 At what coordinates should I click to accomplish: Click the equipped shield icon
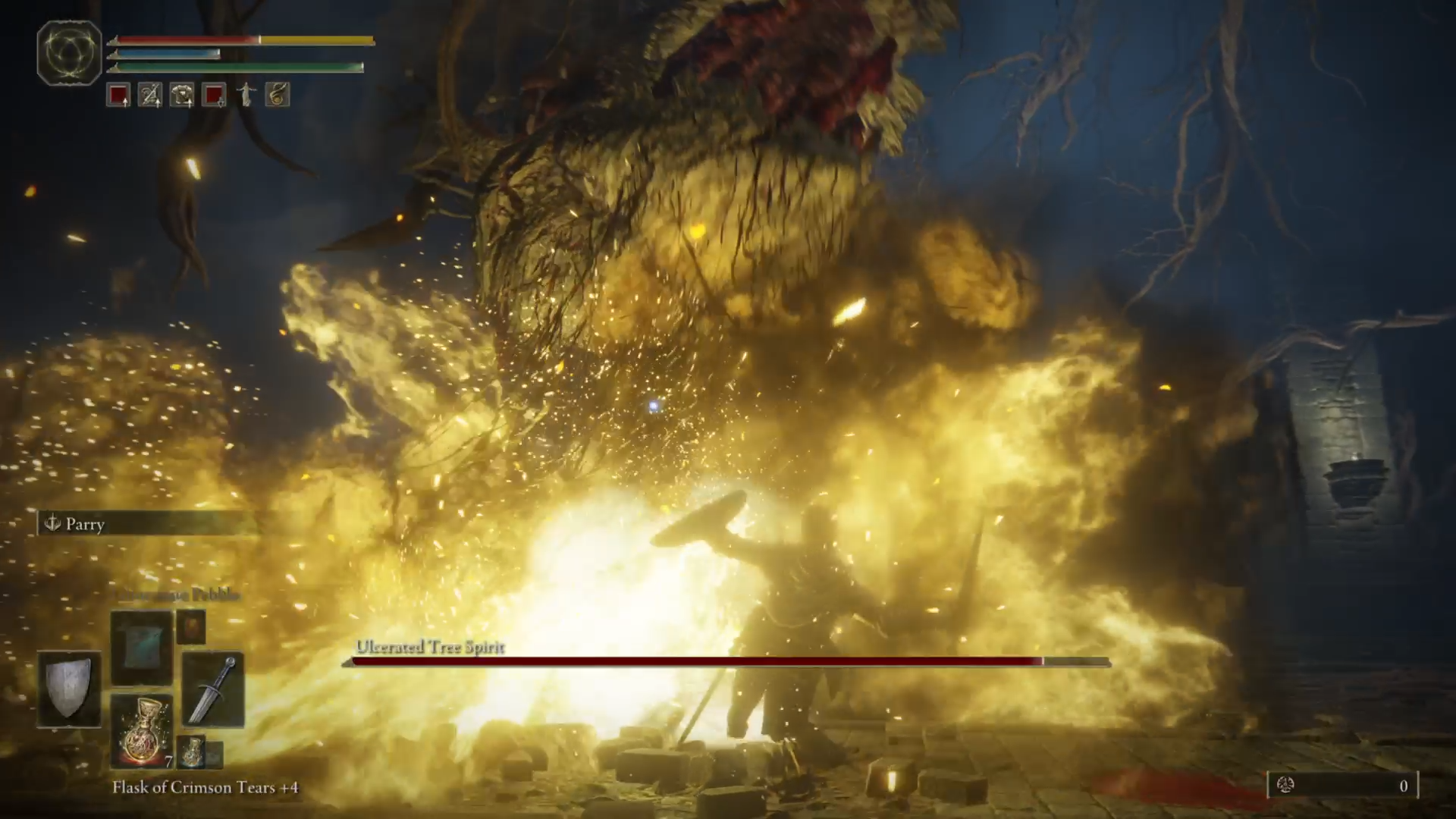pos(68,686)
